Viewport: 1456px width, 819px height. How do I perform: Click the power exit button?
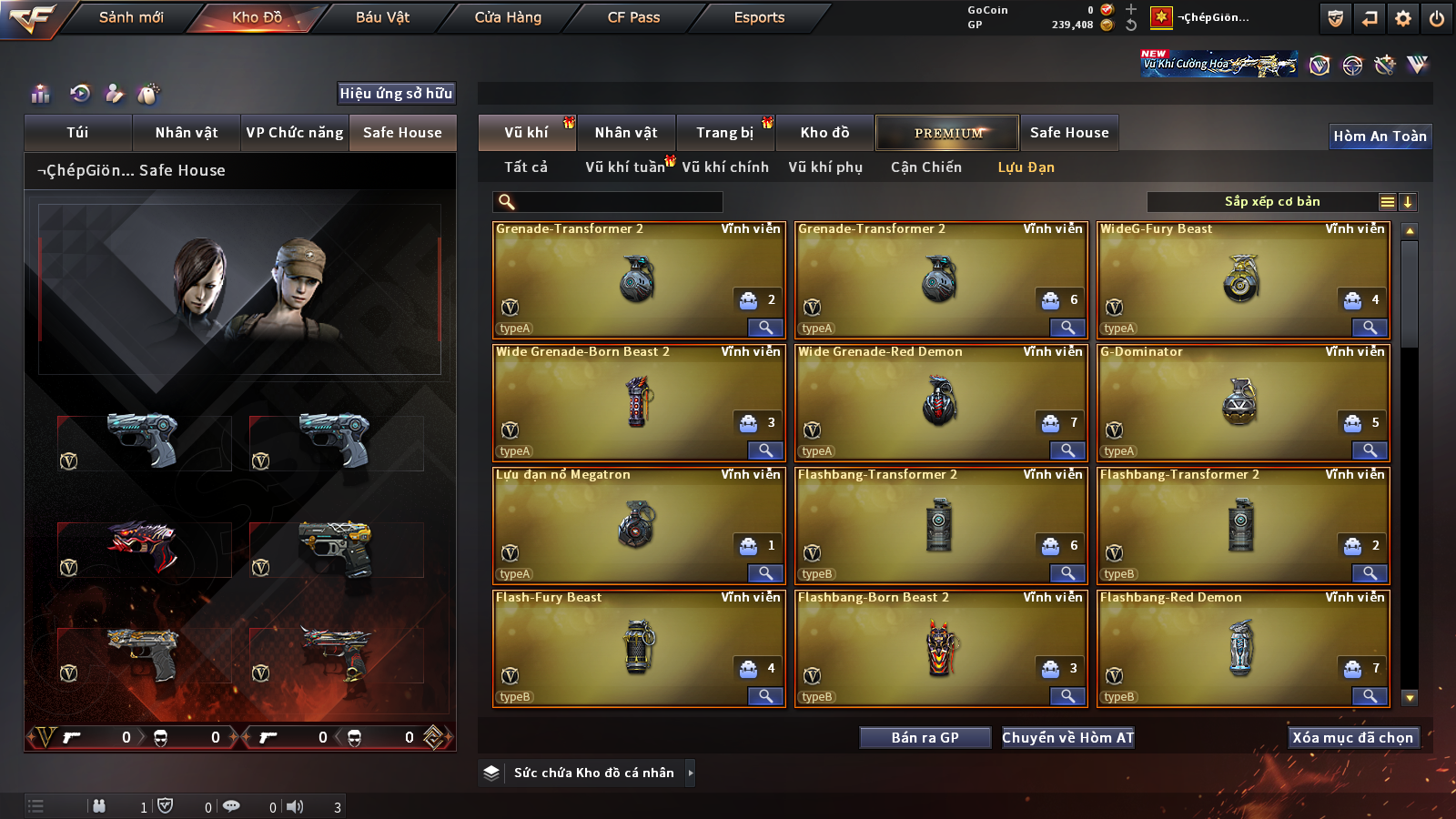[1437, 18]
